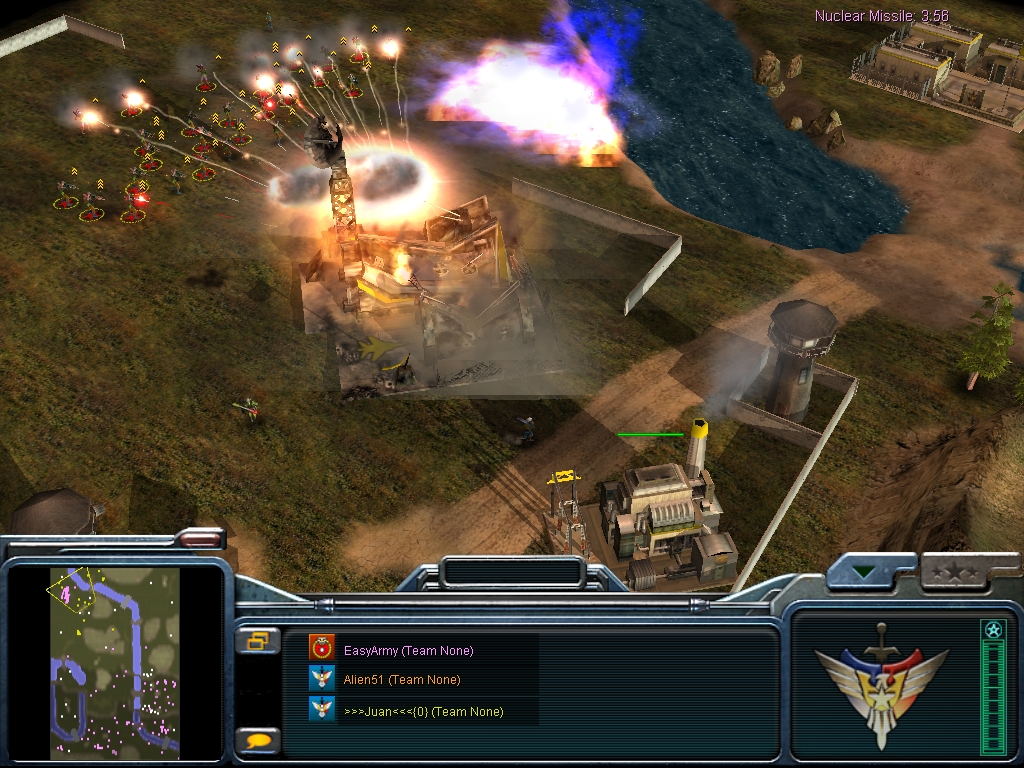The height and width of the screenshot is (768, 1024).
Task: Click the tactical minimap
Action: coord(115,660)
